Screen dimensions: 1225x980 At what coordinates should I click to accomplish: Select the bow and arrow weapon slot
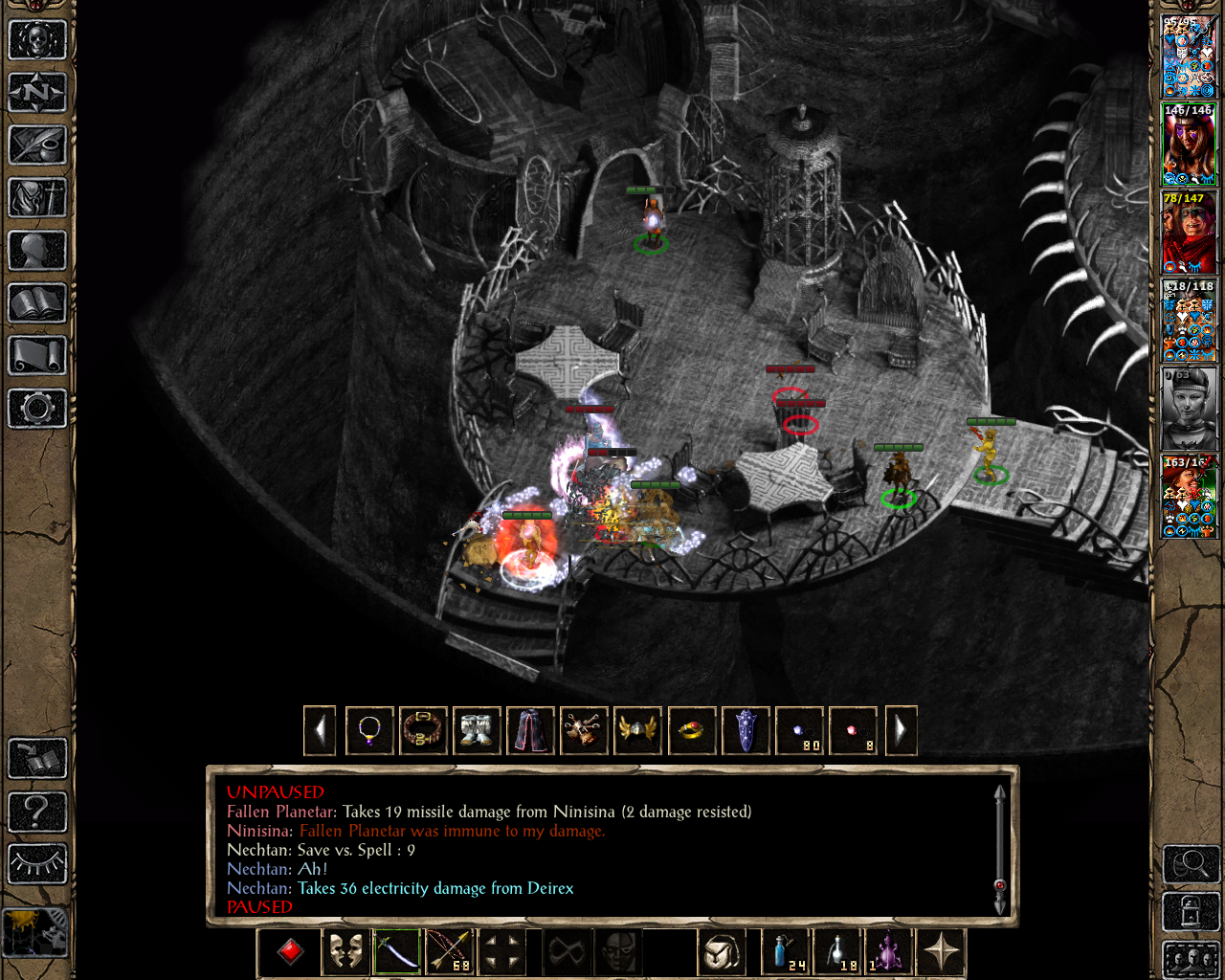(x=449, y=952)
